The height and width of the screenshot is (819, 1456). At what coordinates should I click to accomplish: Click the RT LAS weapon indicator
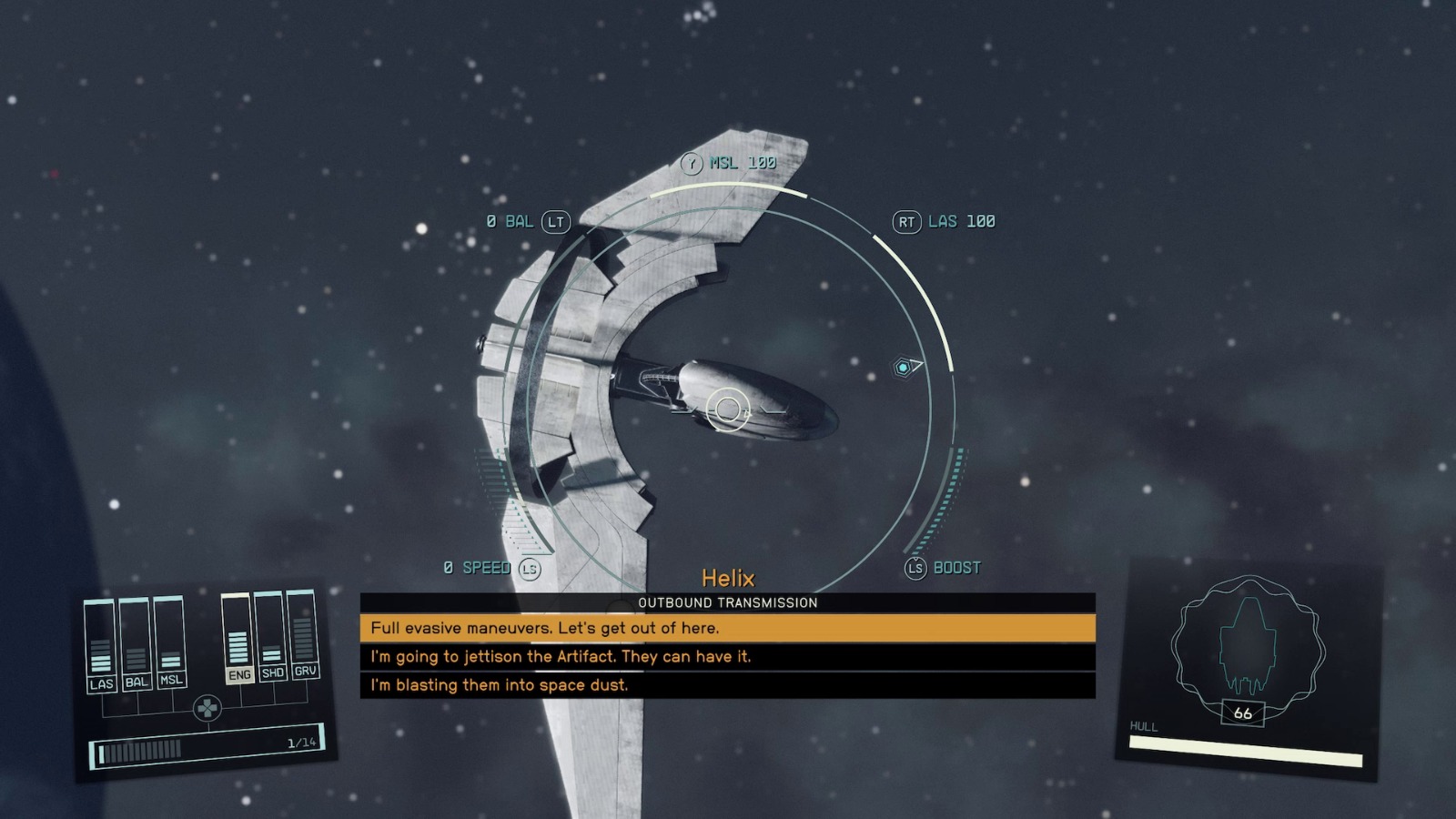[946, 220]
